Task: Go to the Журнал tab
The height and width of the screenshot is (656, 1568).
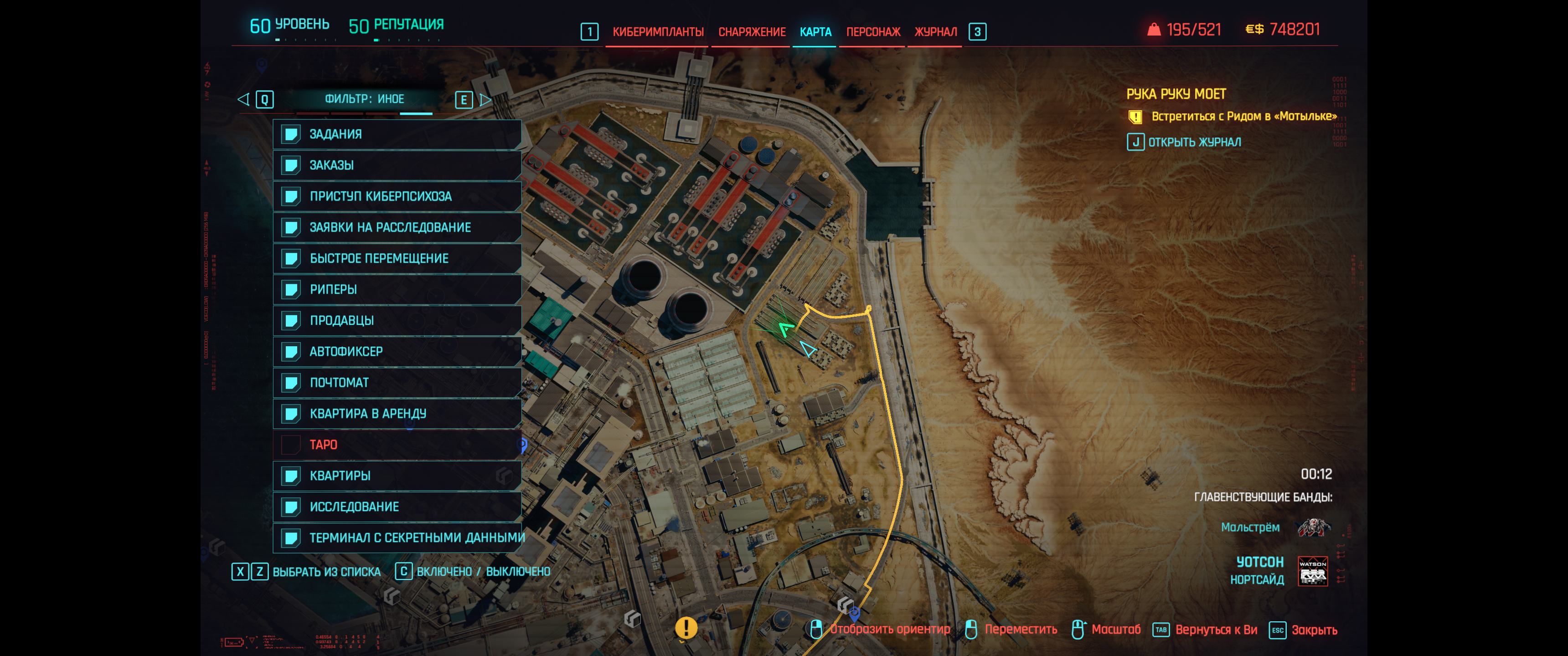Action: 935,32
